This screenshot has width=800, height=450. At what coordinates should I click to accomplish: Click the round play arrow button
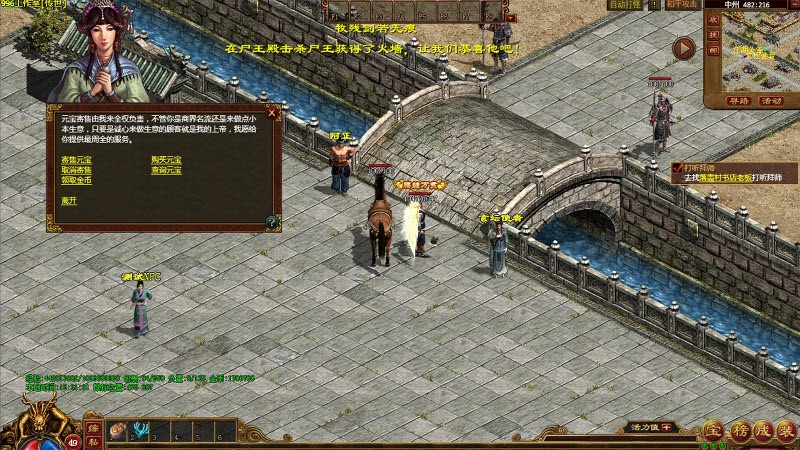click(684, 49)
